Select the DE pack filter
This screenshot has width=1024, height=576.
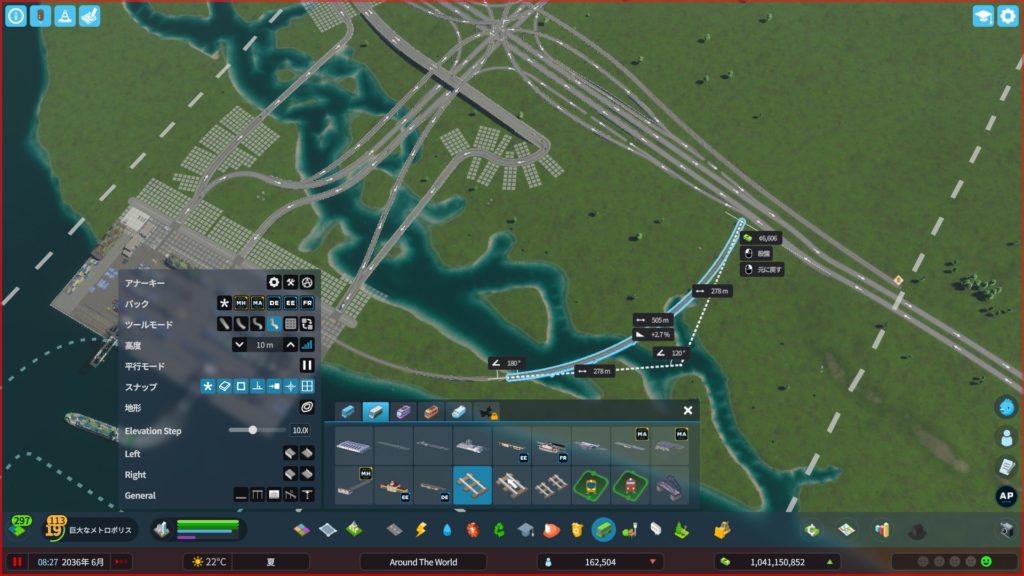(274, 303)
